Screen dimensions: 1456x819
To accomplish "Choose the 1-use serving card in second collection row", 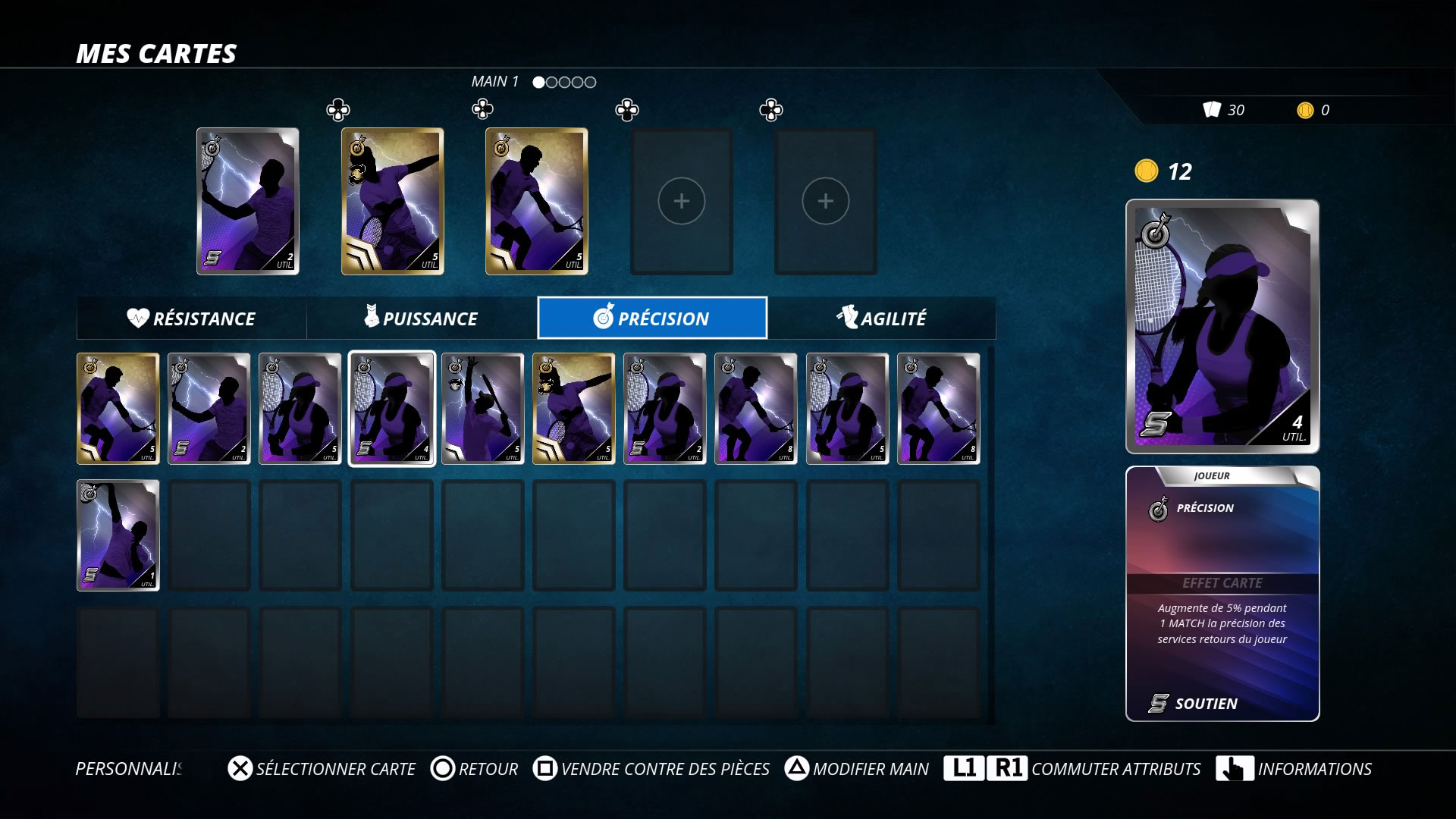I will [x=118, y=535].
